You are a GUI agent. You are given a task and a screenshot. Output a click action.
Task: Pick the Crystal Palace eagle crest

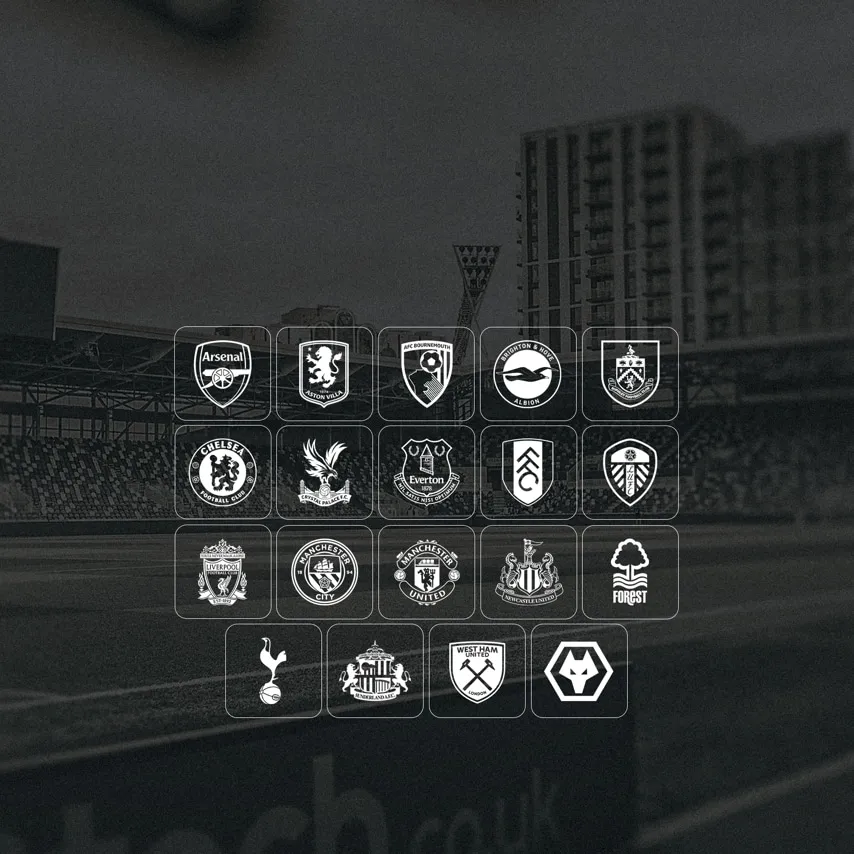[324, 473]
